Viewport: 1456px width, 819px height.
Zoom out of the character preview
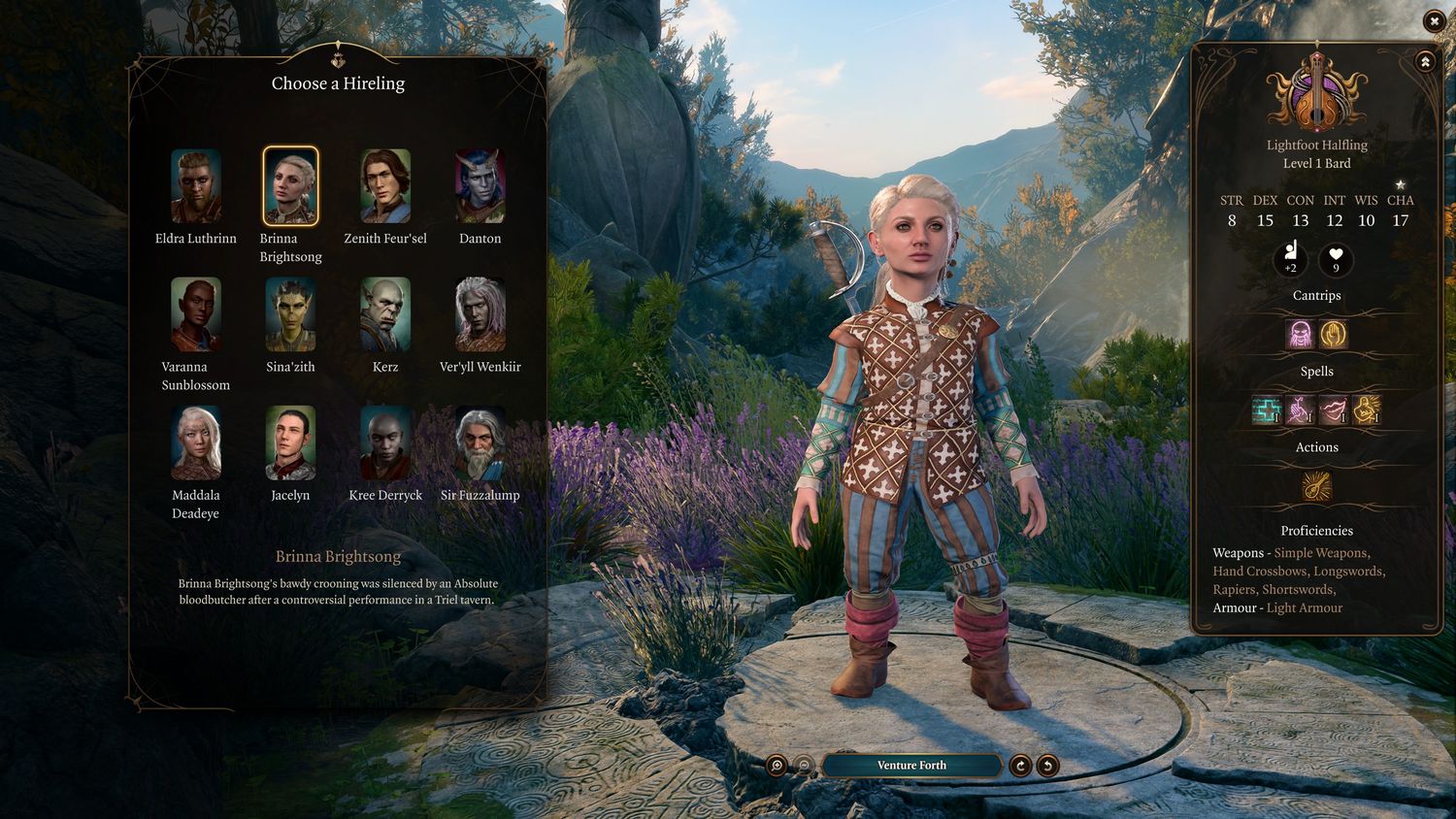(804, 766)
